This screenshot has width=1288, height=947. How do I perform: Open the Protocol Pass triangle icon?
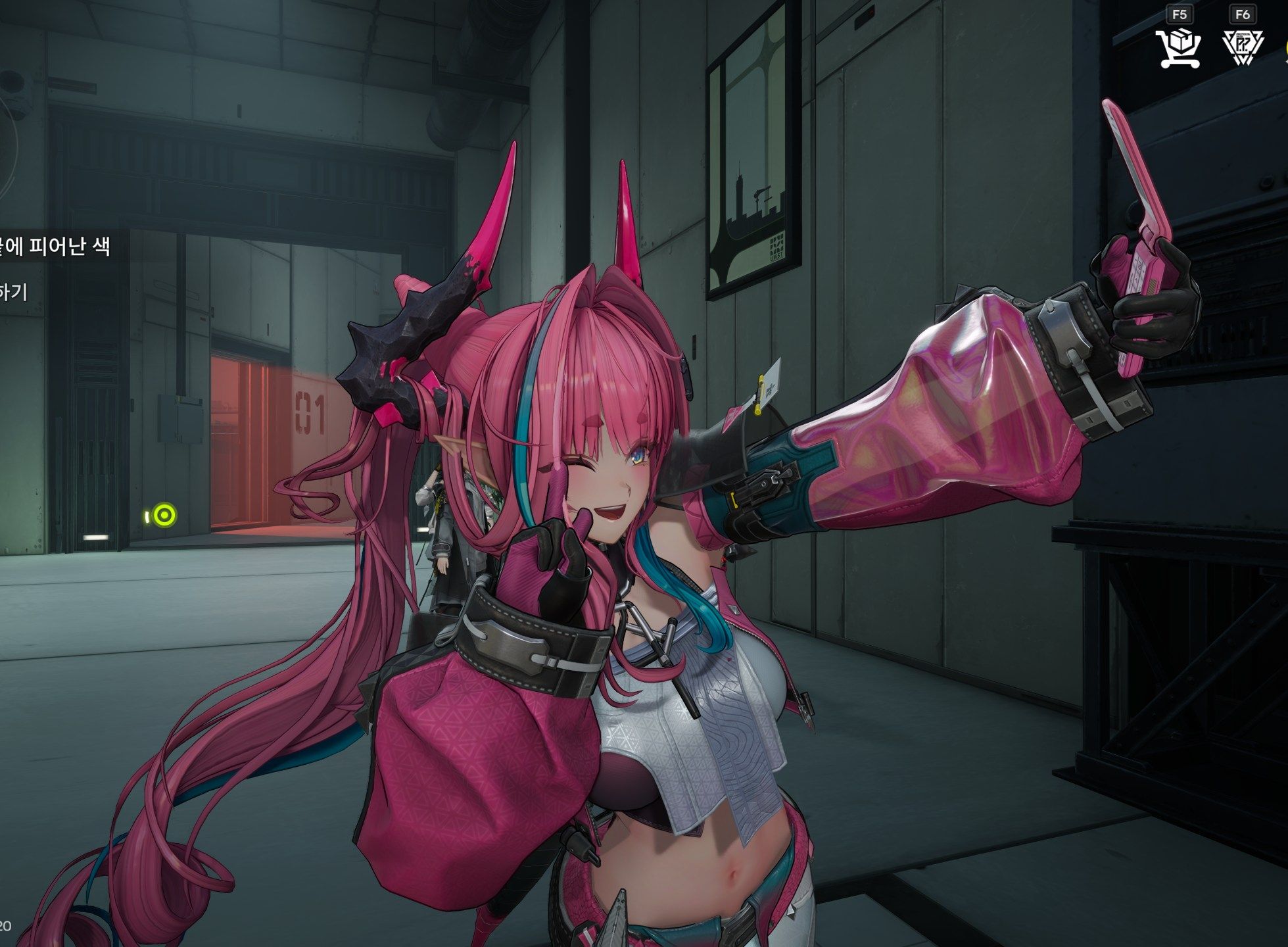pos(1242,47)
